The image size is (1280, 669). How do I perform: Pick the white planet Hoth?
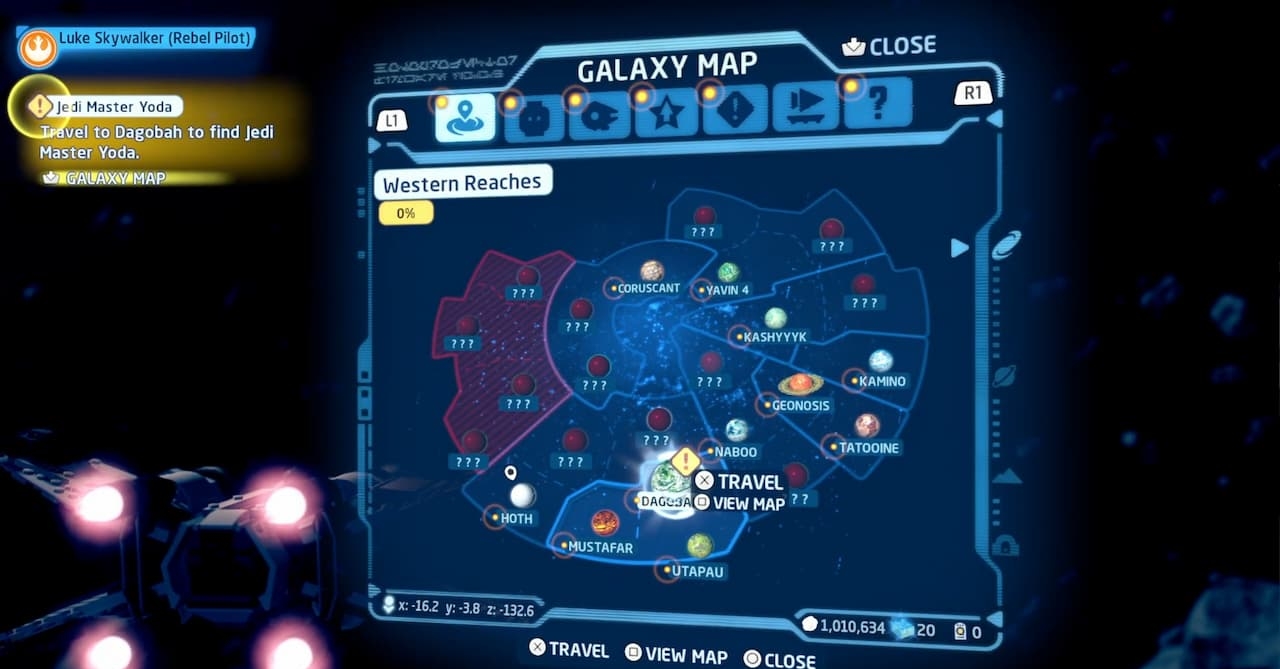pos(522,496)
